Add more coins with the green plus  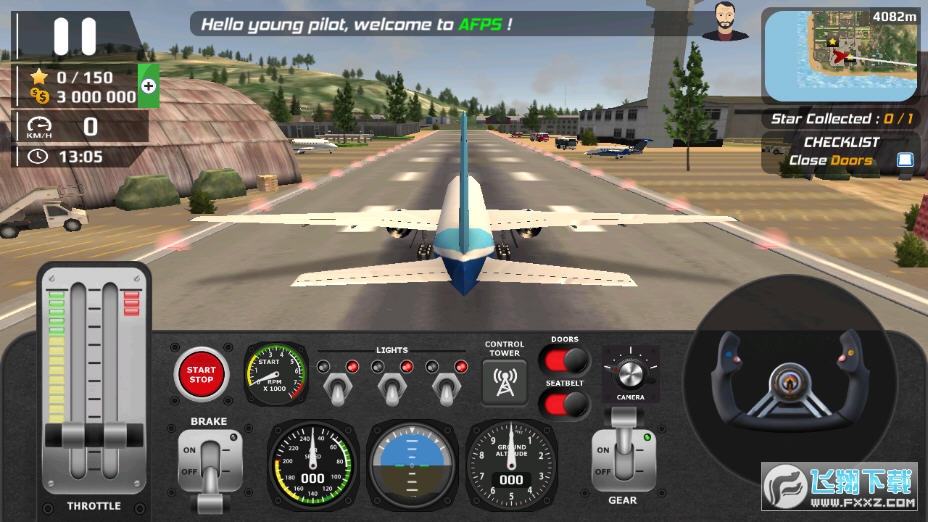click(x=148, y=86)
